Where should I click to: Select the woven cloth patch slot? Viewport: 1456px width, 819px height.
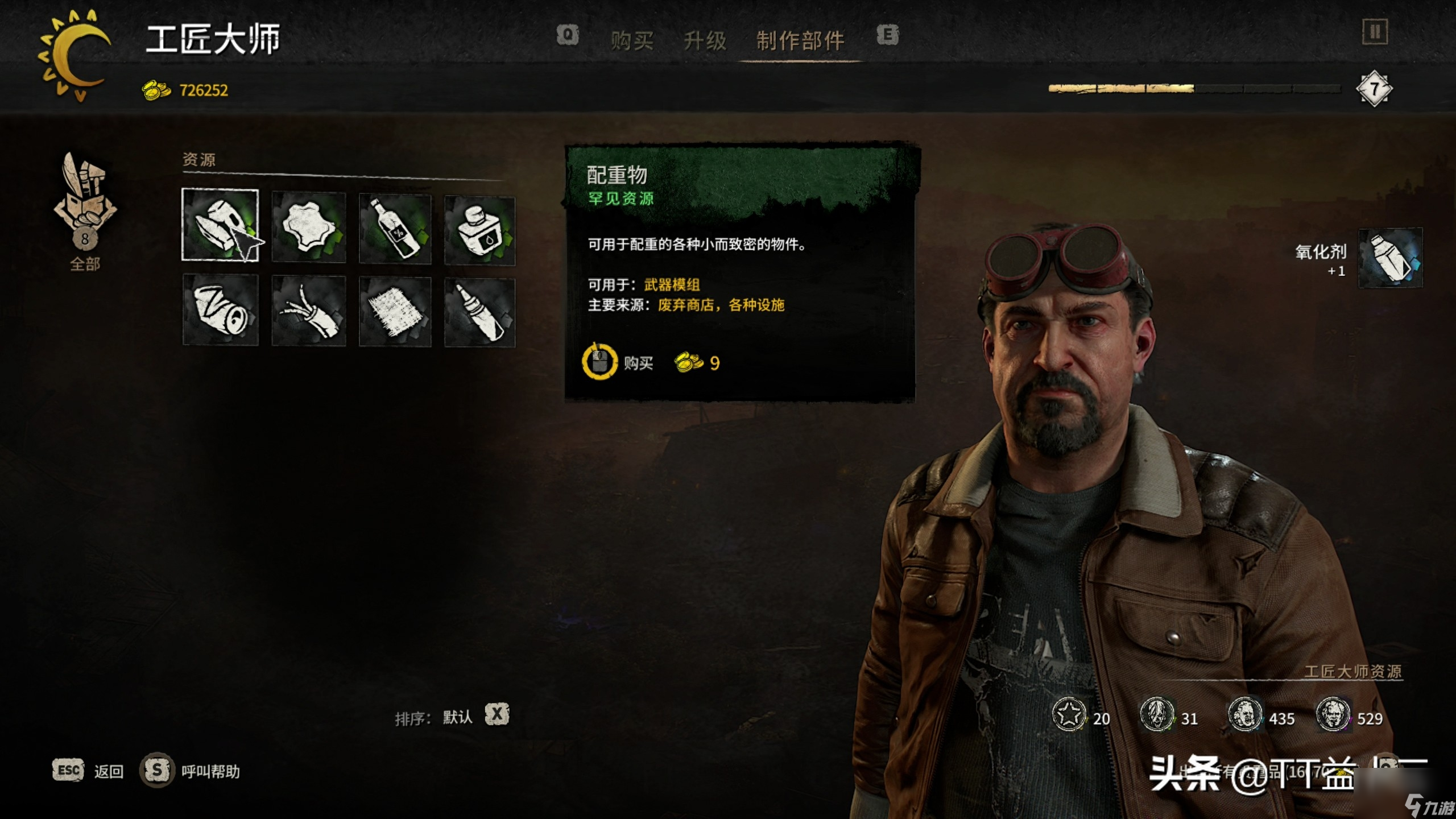pyautogui.click(x=395, y=312)
